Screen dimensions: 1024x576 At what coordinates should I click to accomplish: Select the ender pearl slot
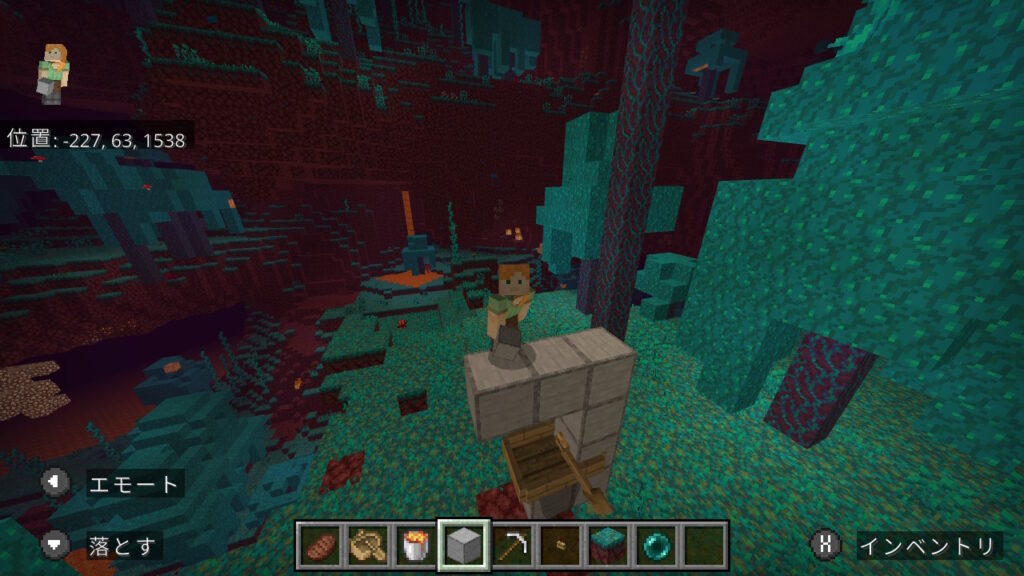click(x=655, y=546)
